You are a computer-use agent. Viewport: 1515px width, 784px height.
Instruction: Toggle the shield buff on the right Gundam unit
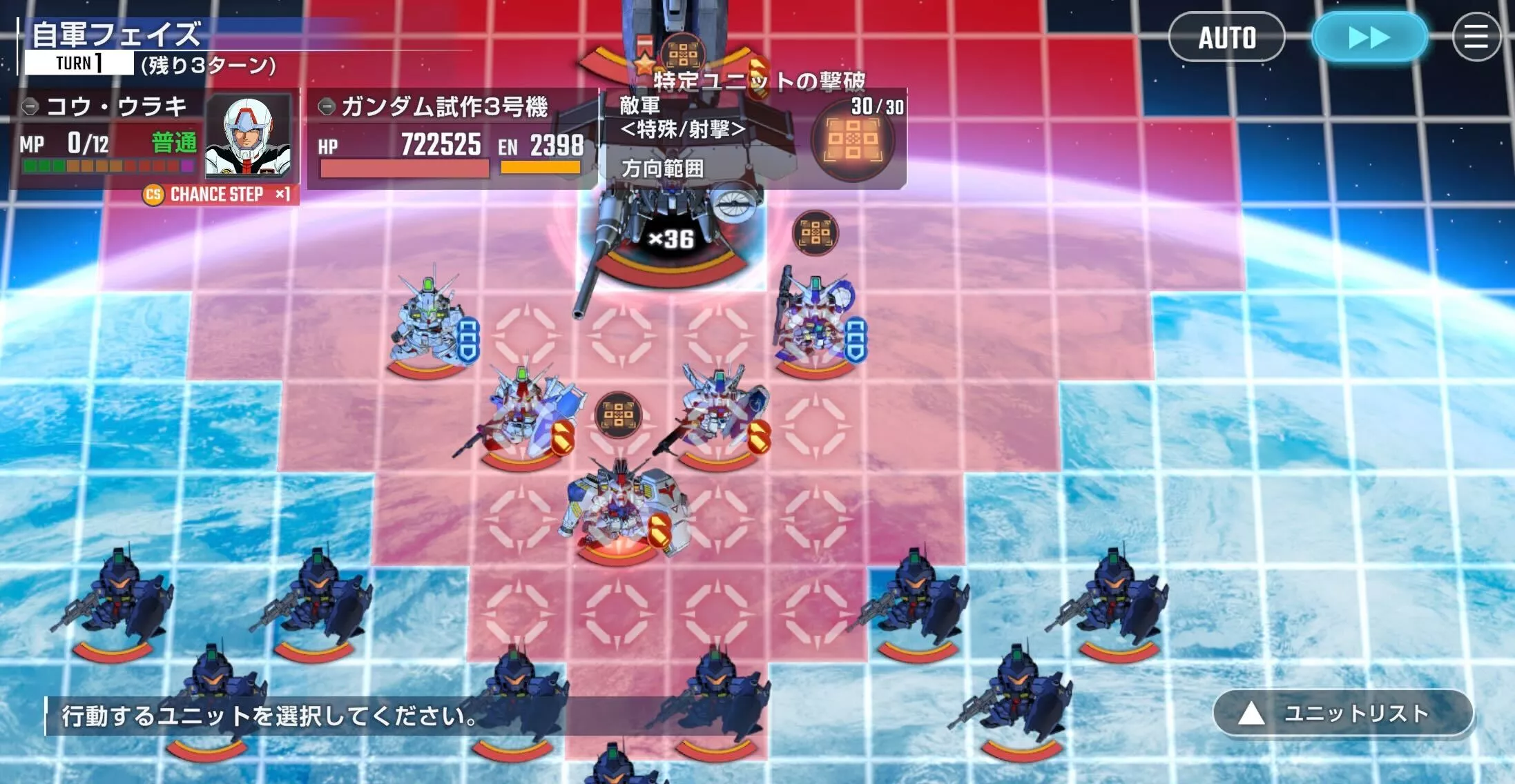tap(858, 340)
